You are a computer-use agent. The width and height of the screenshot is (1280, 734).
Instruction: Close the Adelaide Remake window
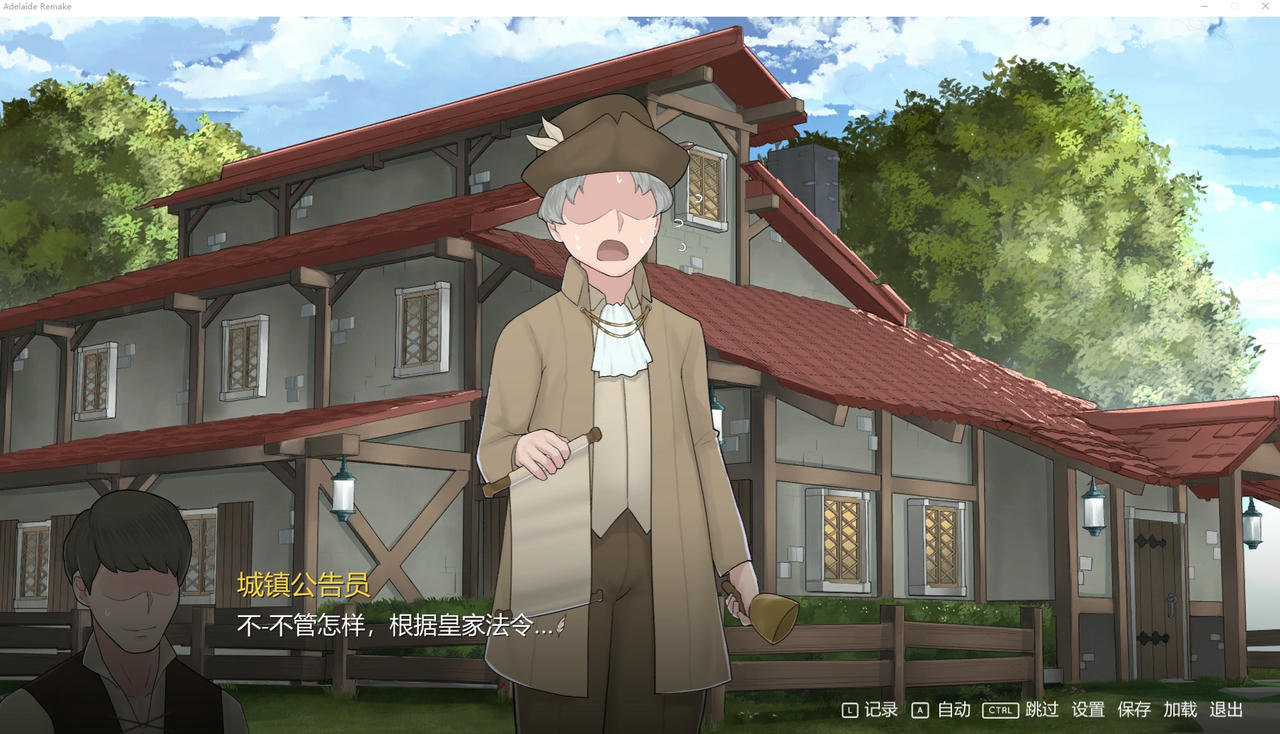click(x=1264, y=7)
